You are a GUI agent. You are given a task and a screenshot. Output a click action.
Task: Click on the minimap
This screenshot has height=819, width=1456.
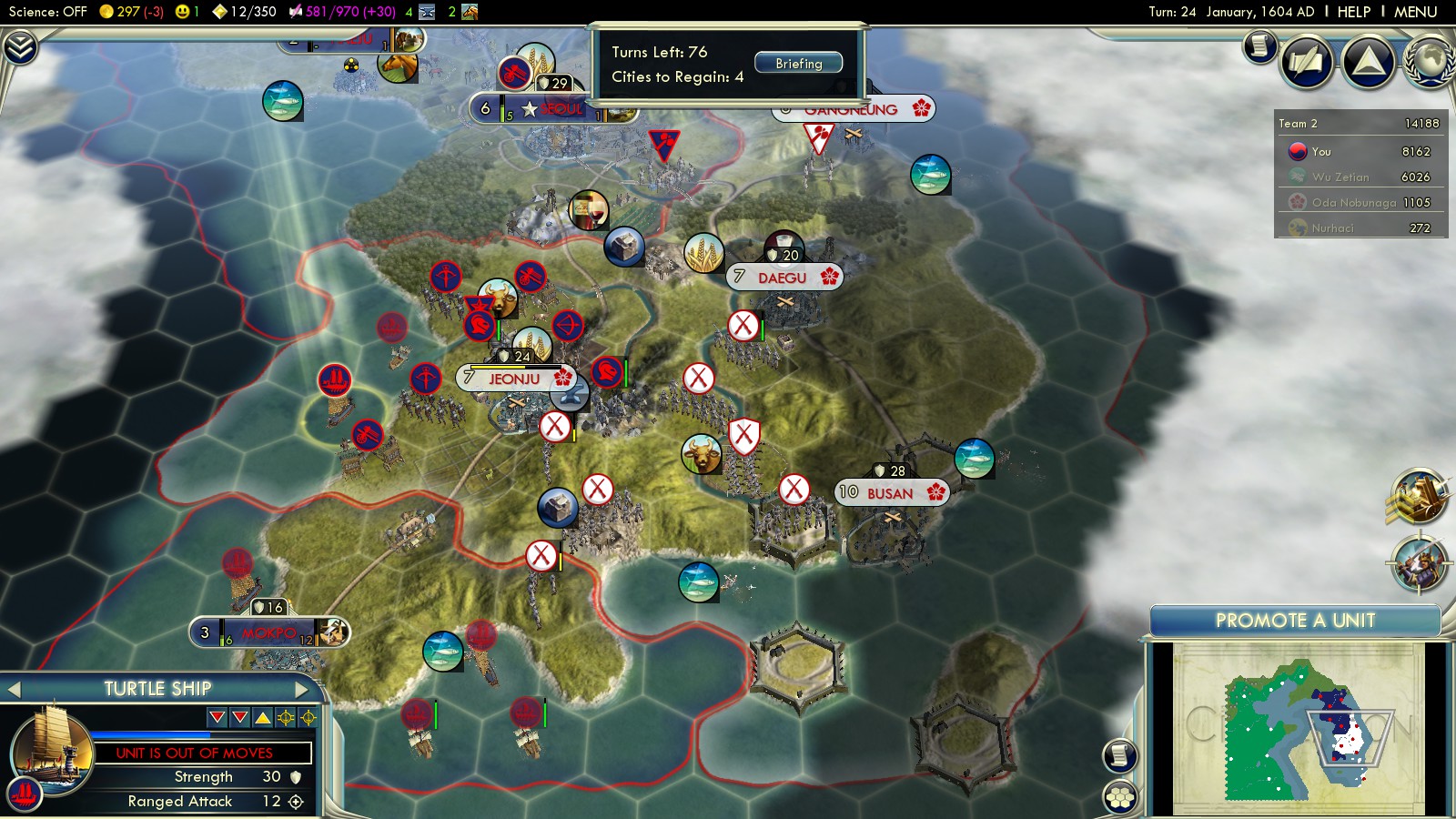point(1297,728)
